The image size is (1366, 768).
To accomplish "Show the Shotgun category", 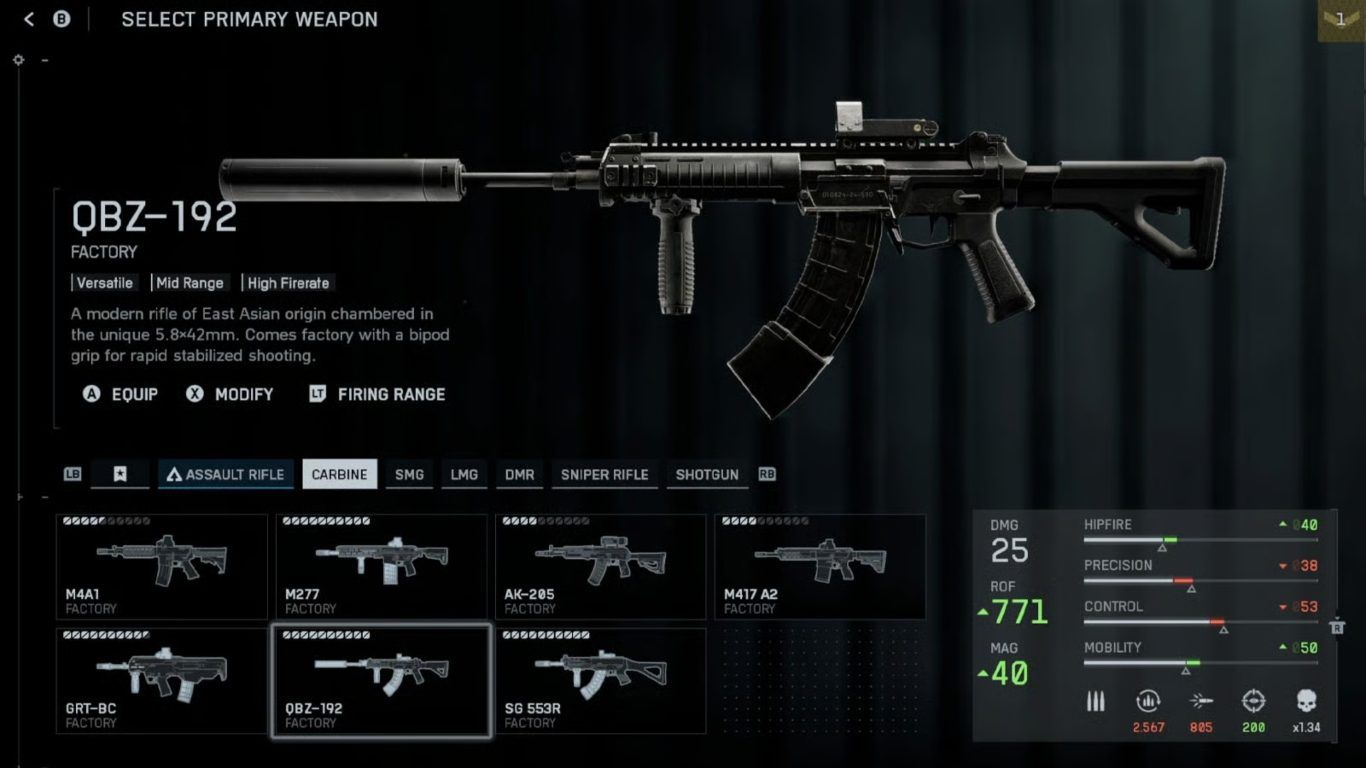I will pyautogui.click(x=706, y=474).
